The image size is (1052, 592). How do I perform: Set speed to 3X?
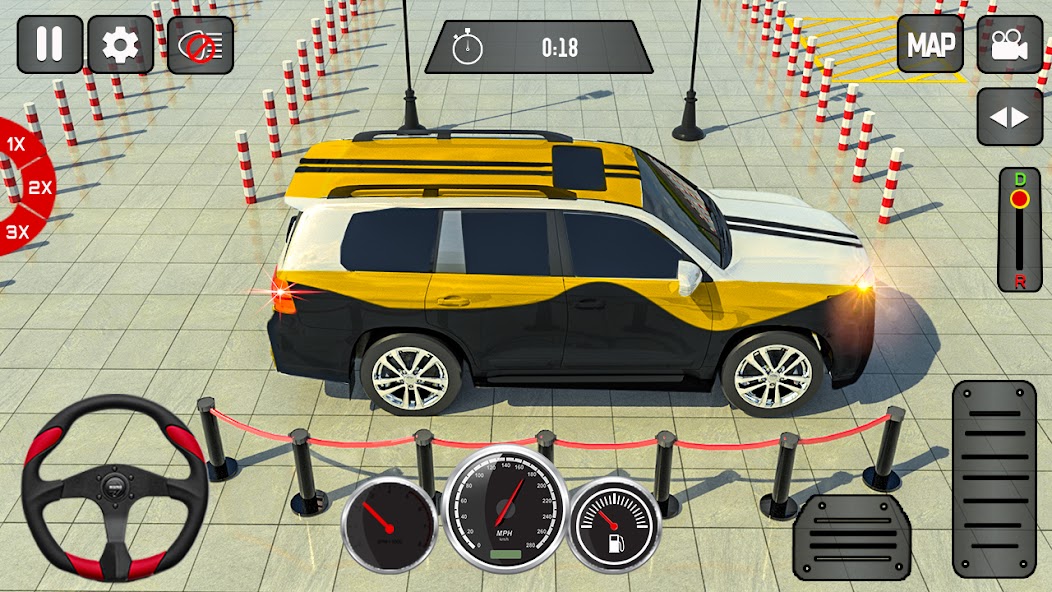[18, 232]
